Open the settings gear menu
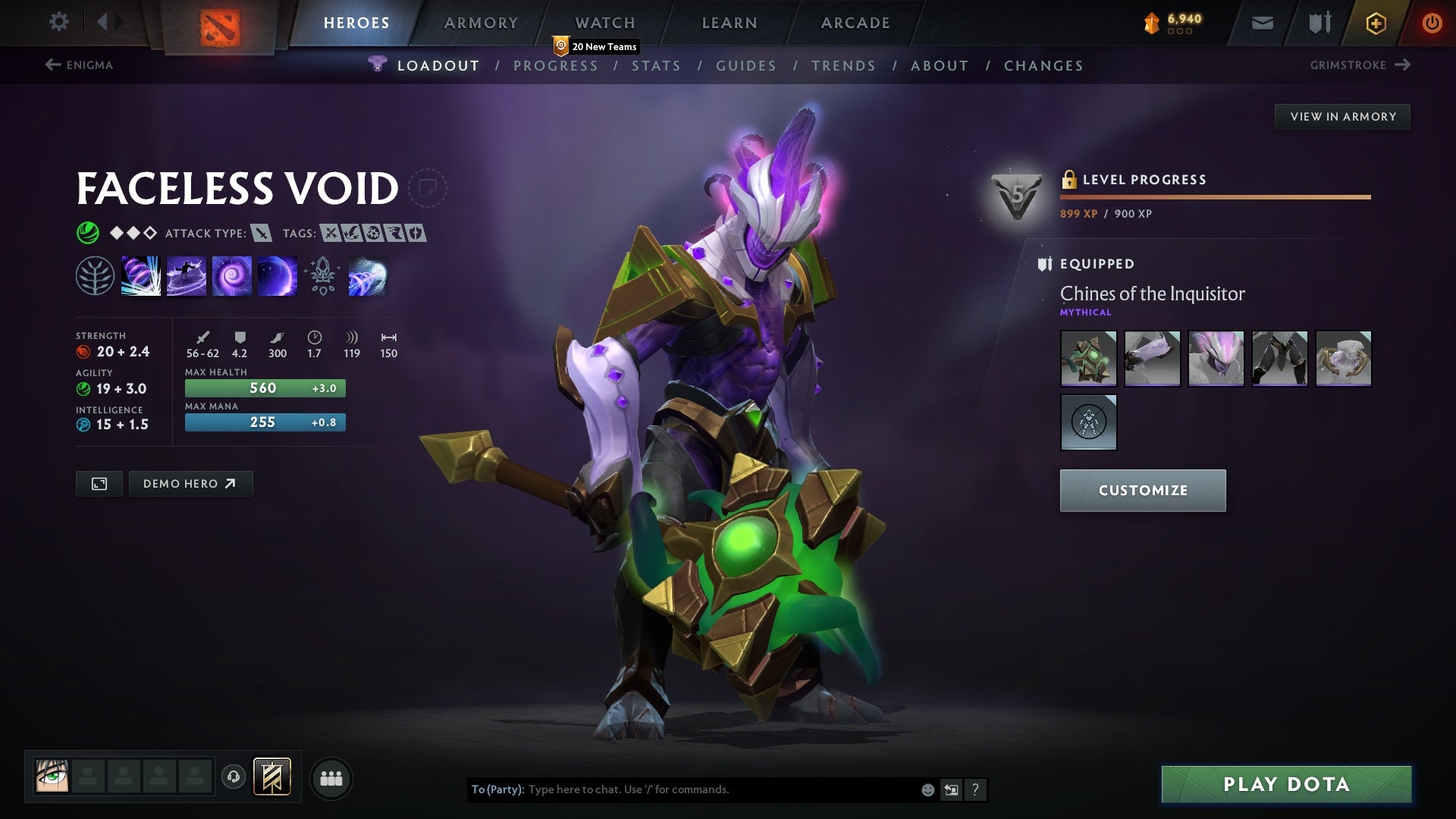 tap(59, 22)
